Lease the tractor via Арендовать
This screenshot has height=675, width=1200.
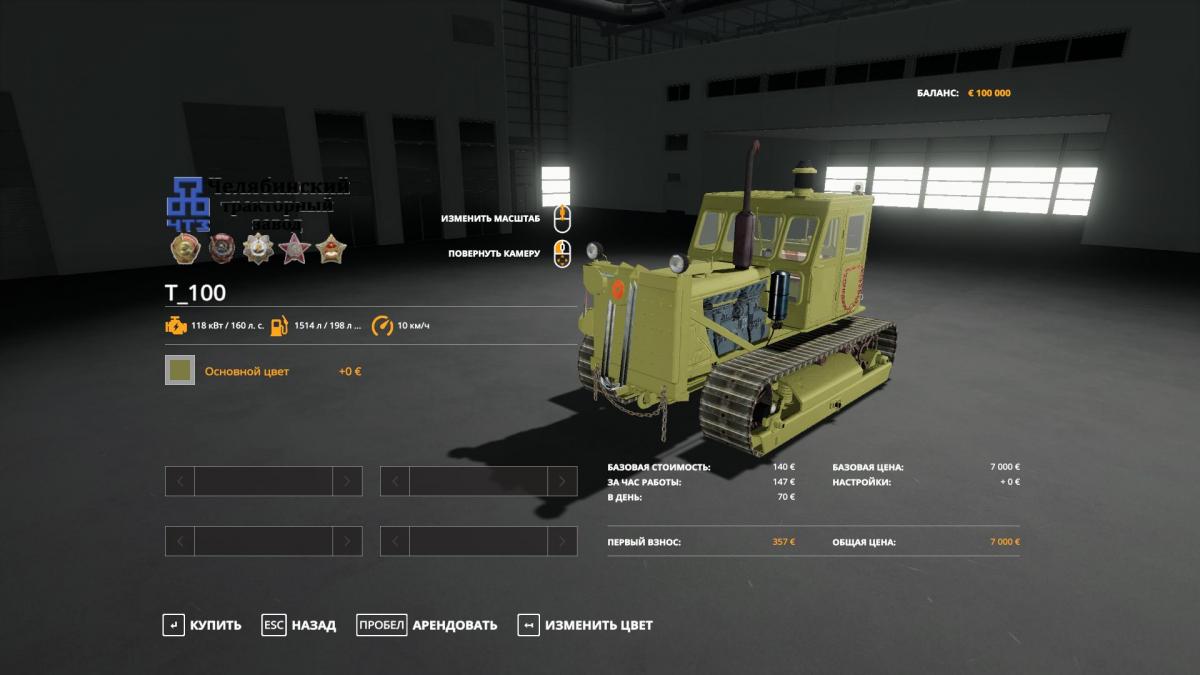427,625
